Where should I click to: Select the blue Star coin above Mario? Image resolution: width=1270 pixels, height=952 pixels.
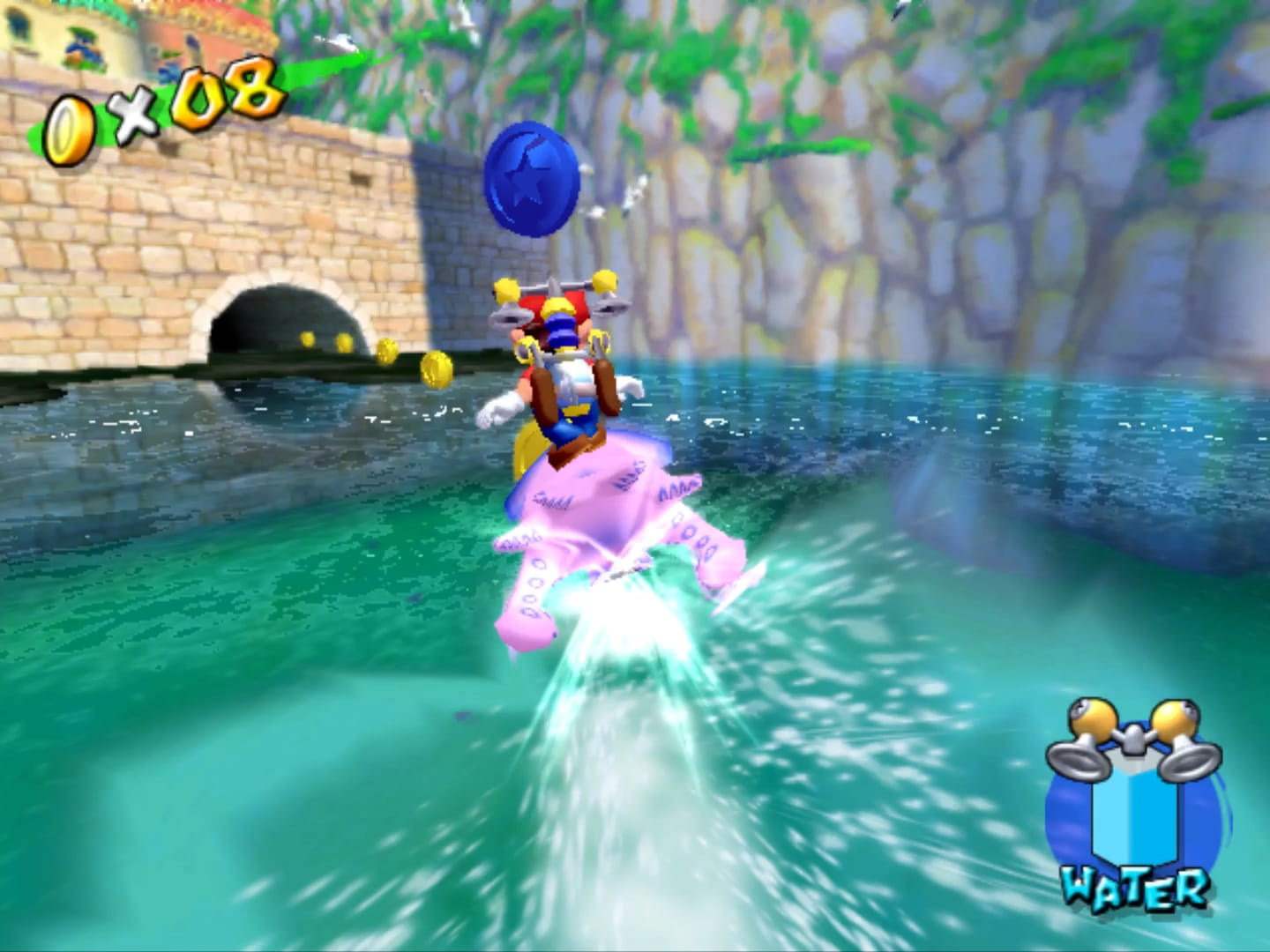(x=529, y=181)
